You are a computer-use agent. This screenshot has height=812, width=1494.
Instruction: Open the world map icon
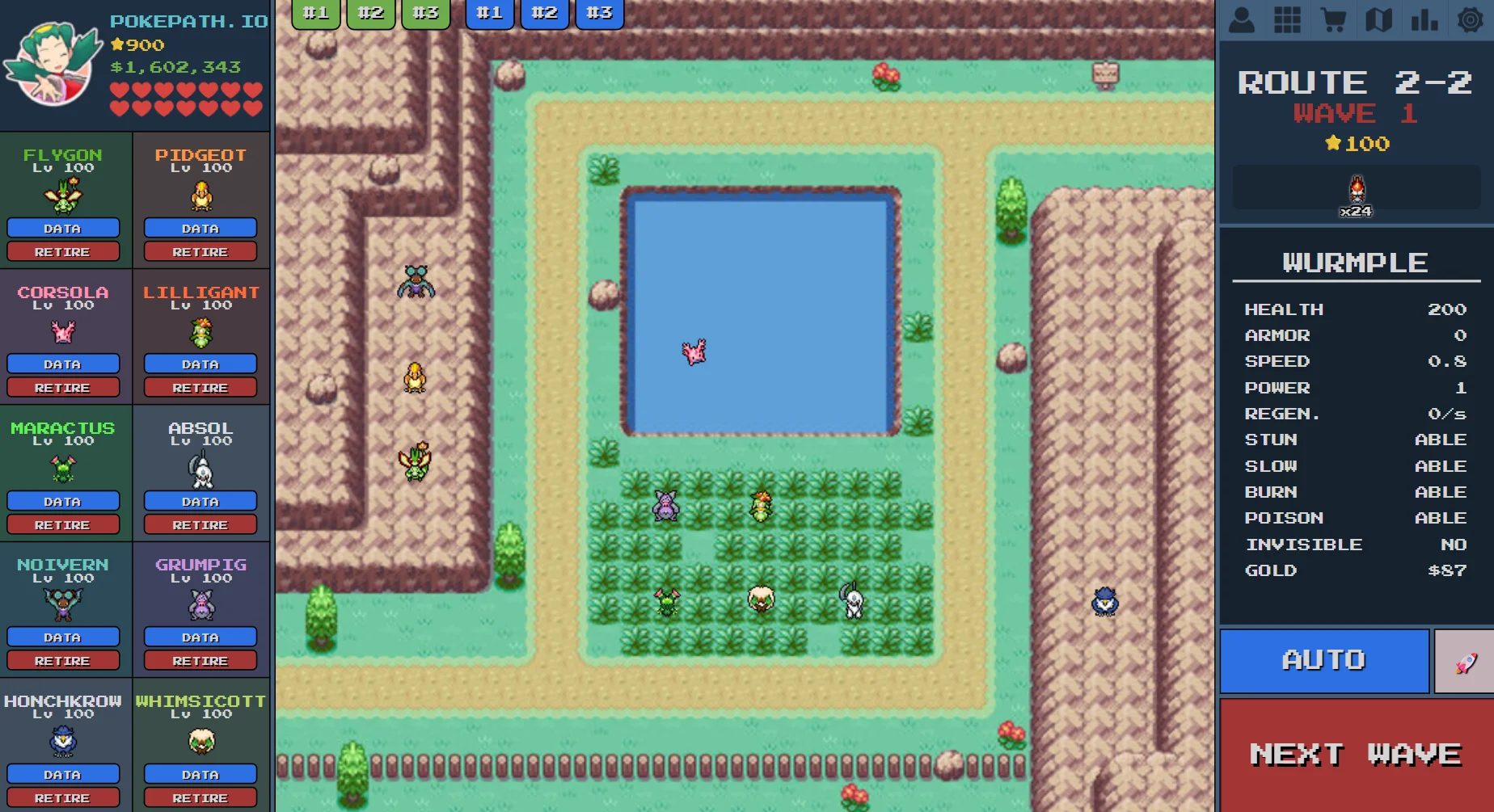tap(1378, 19)
